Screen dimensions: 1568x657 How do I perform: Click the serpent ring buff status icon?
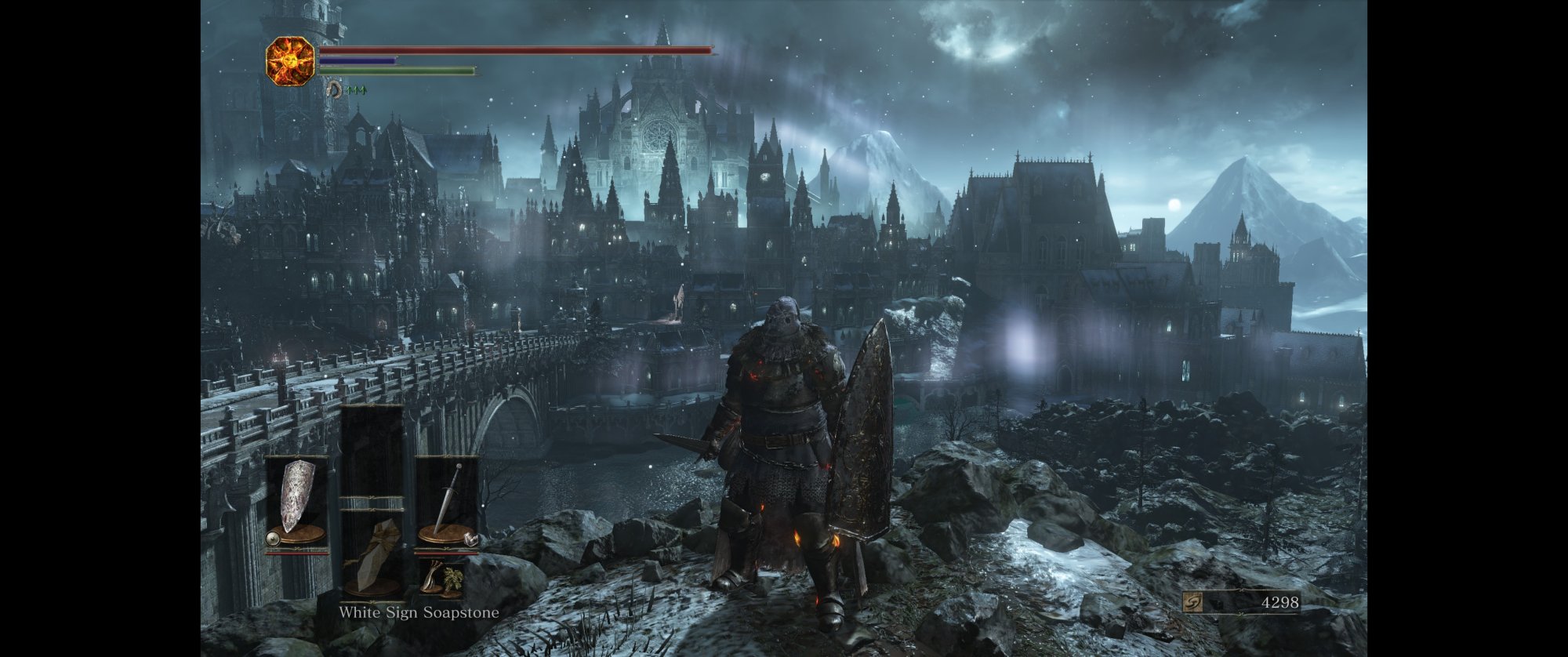click(335, 89)
